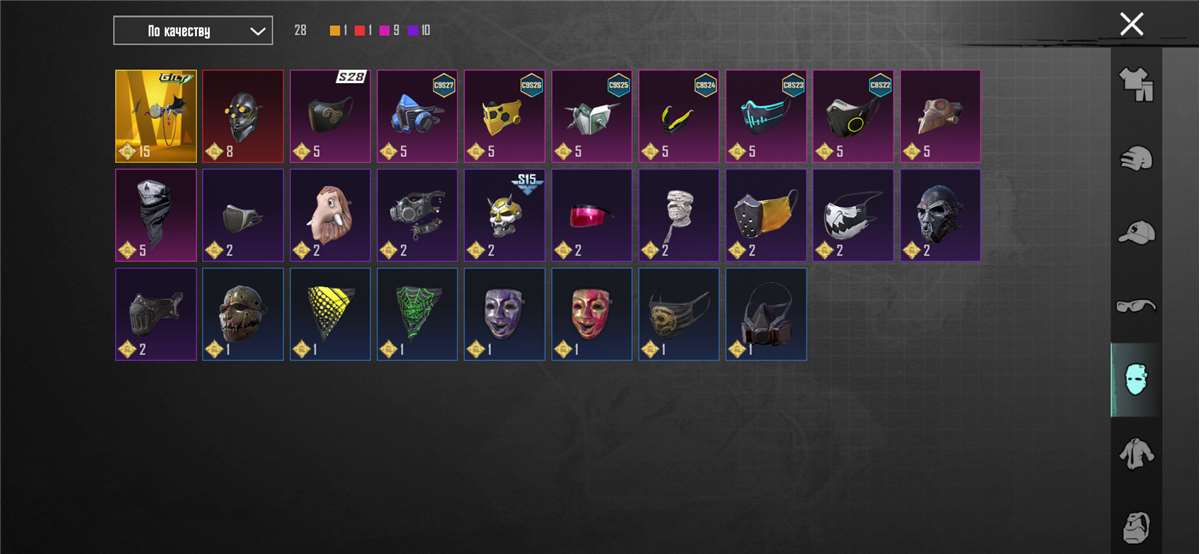Switch to the outfit set category tab
1200x554 pixels.
[x=1136, y=85]
